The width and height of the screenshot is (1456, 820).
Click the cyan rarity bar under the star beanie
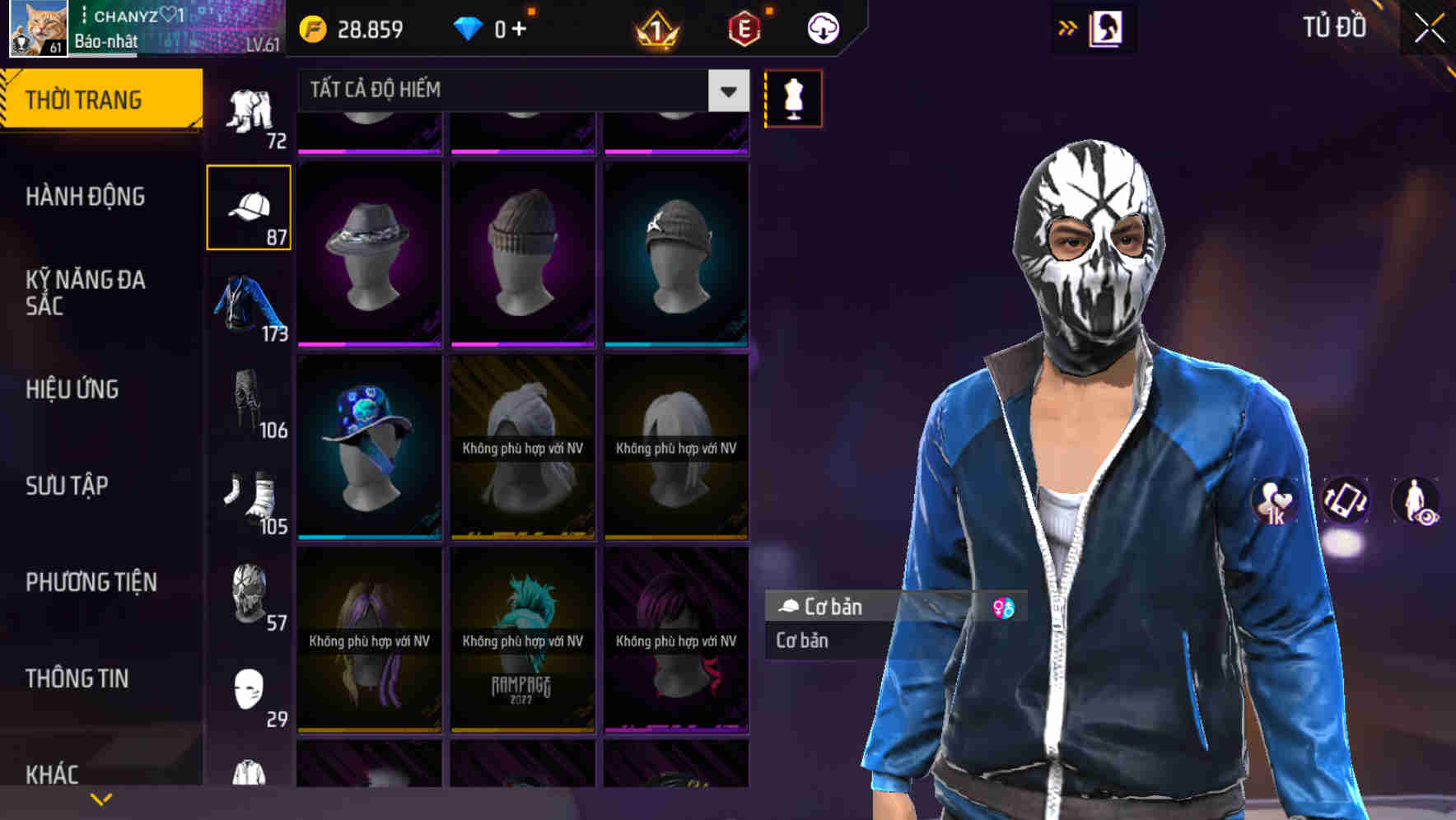point(677,346)
